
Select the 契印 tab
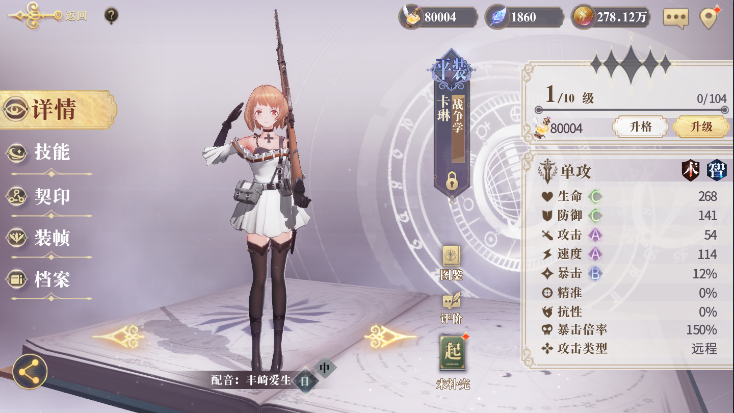point(50,196)
